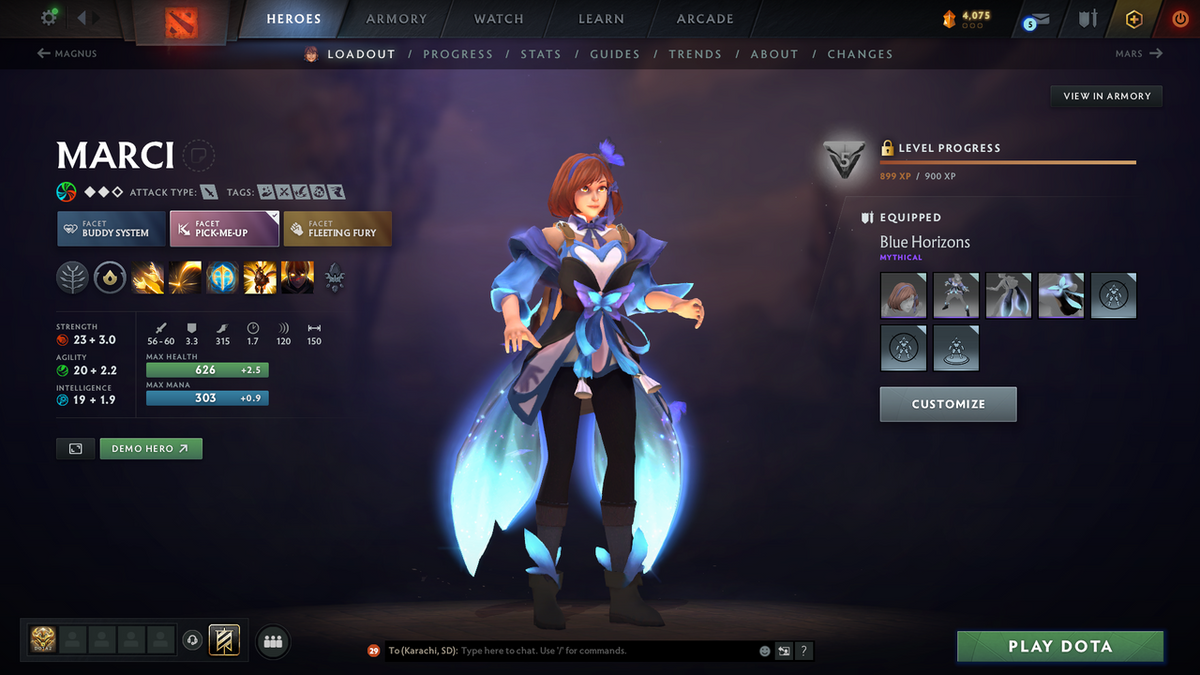Show the hero Stats page
Image resolution: width=1200 pixels, height=675 pixels.
540,54
